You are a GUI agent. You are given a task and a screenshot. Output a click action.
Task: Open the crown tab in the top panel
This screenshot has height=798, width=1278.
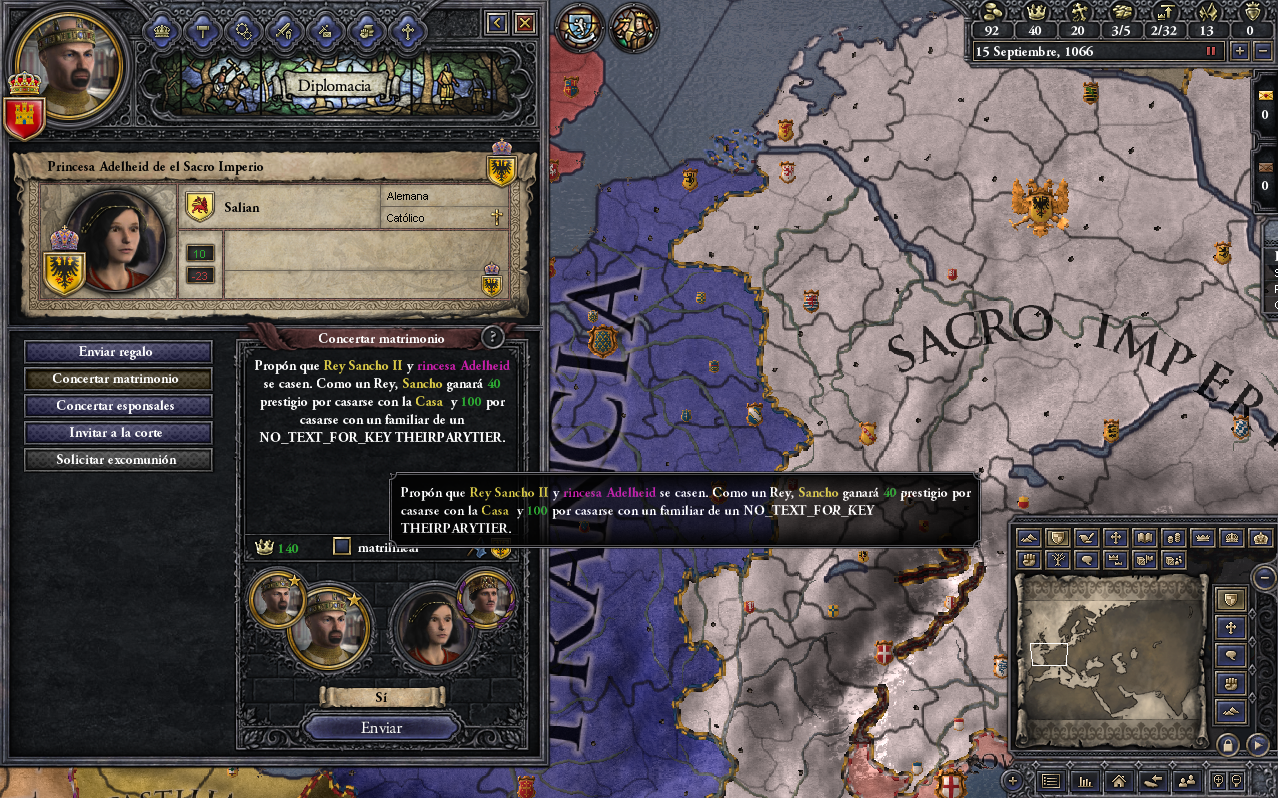(x=162, y=31)
